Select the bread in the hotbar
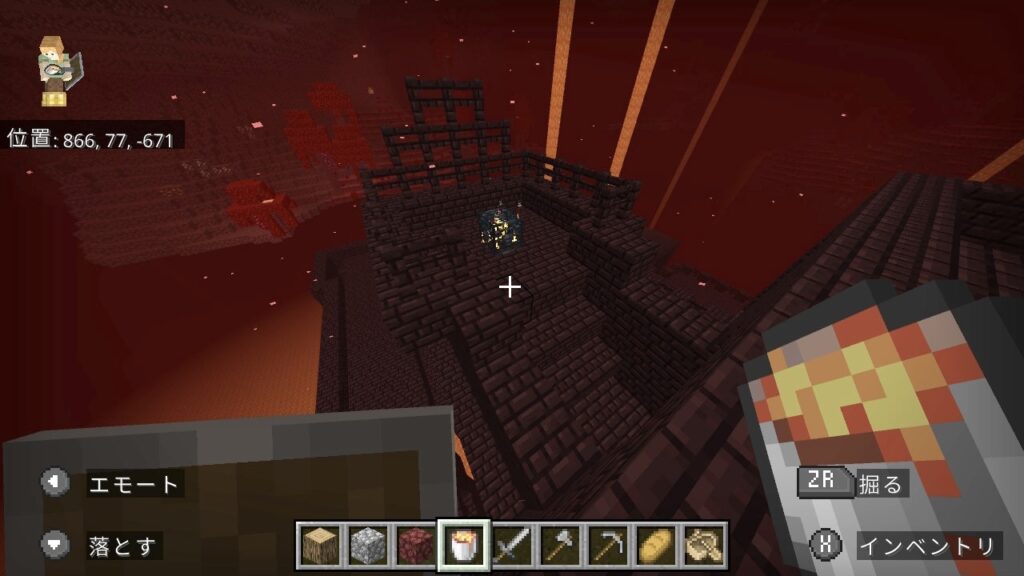Viewport: 1024px width, 576px height. 656,545
